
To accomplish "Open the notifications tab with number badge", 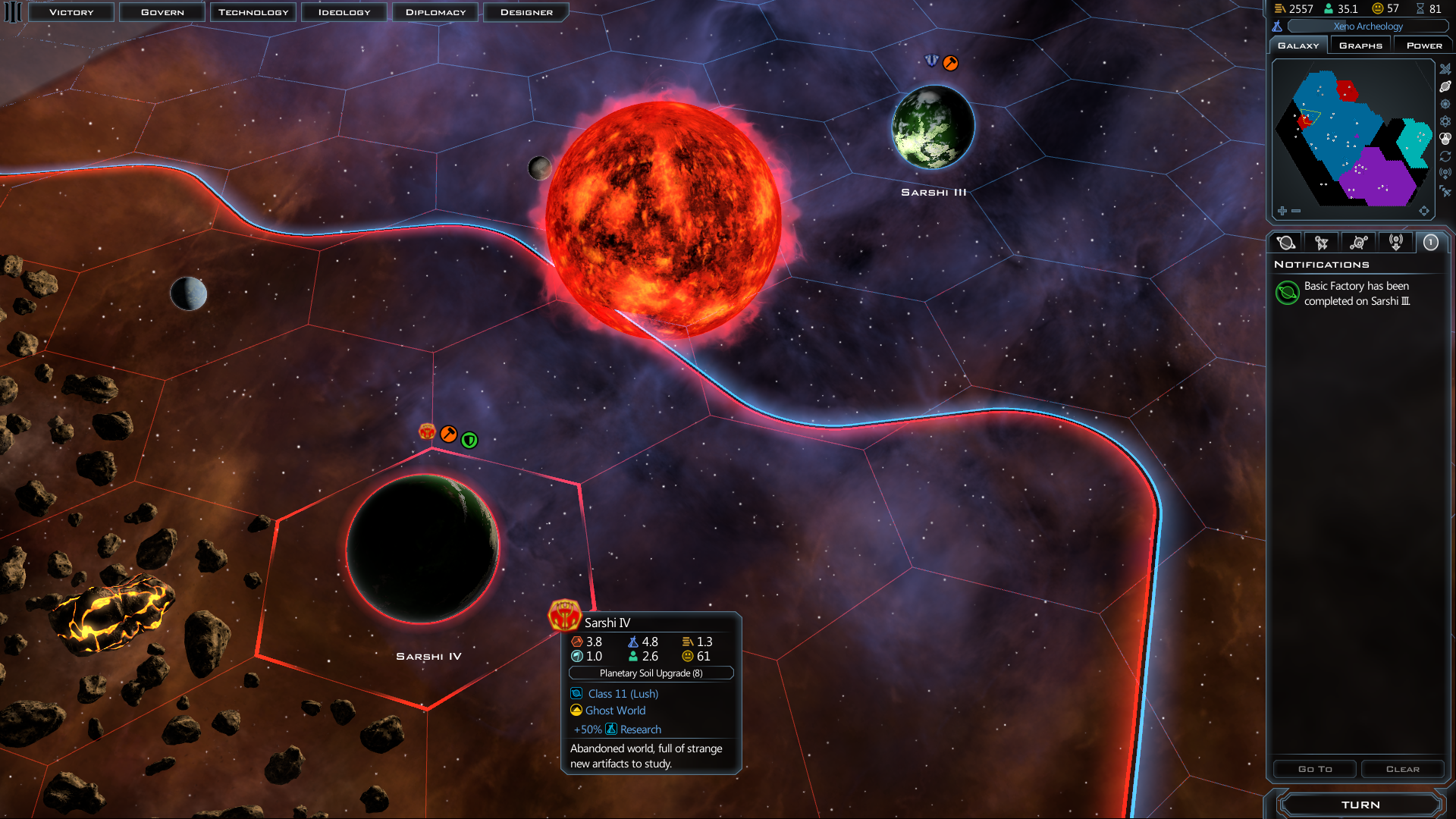I will 1430,243.
